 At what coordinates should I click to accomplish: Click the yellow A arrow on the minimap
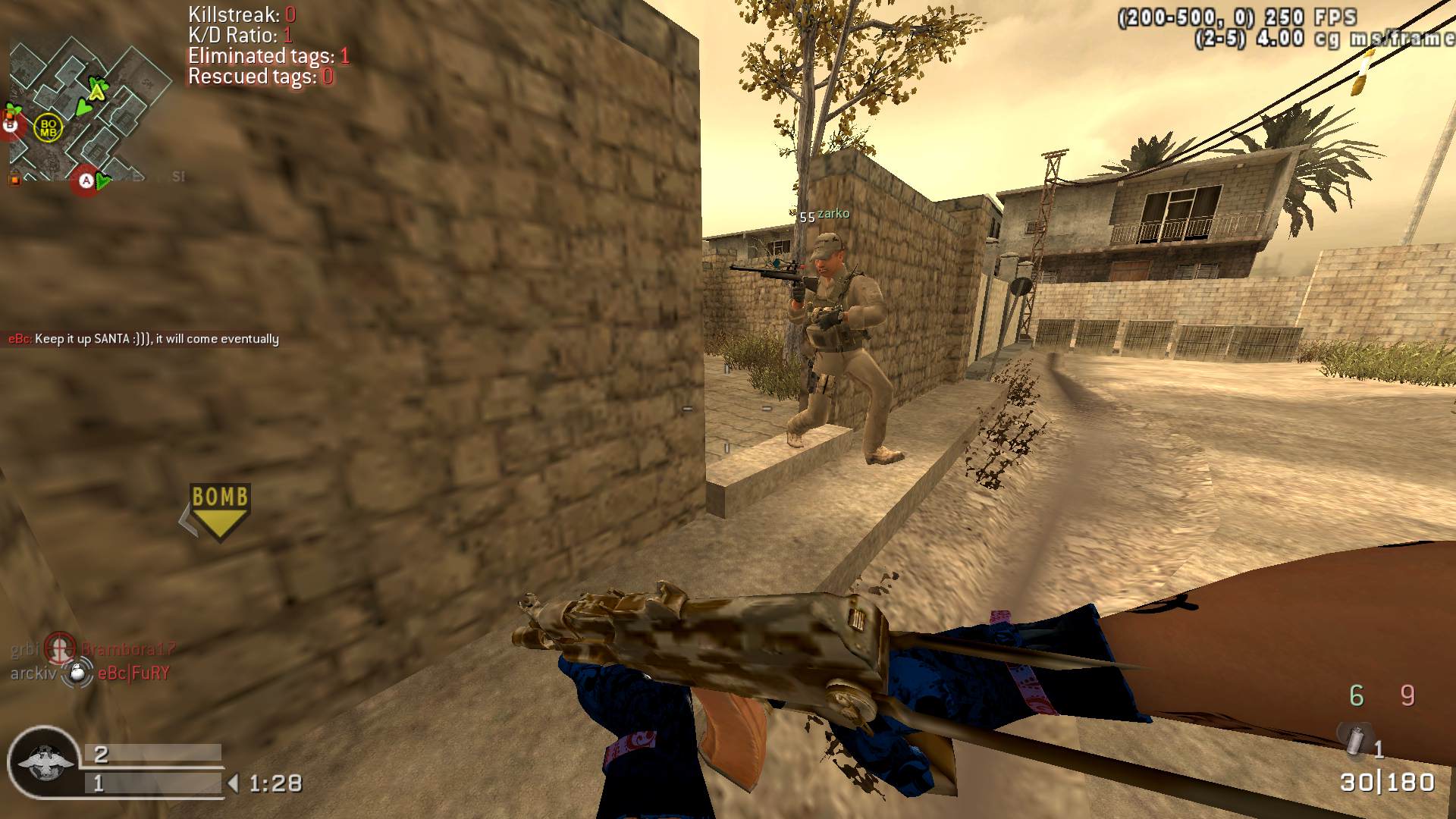96,91
